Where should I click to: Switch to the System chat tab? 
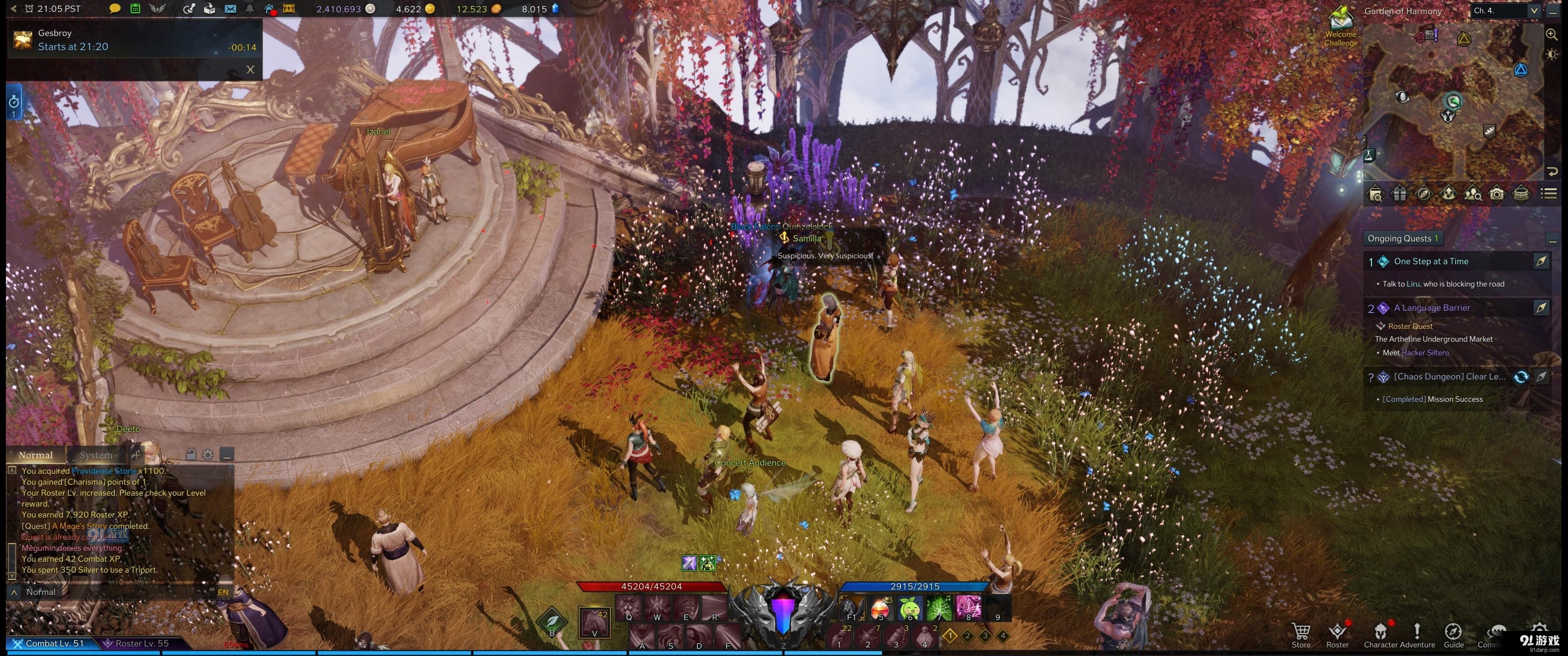pos(96,455)
